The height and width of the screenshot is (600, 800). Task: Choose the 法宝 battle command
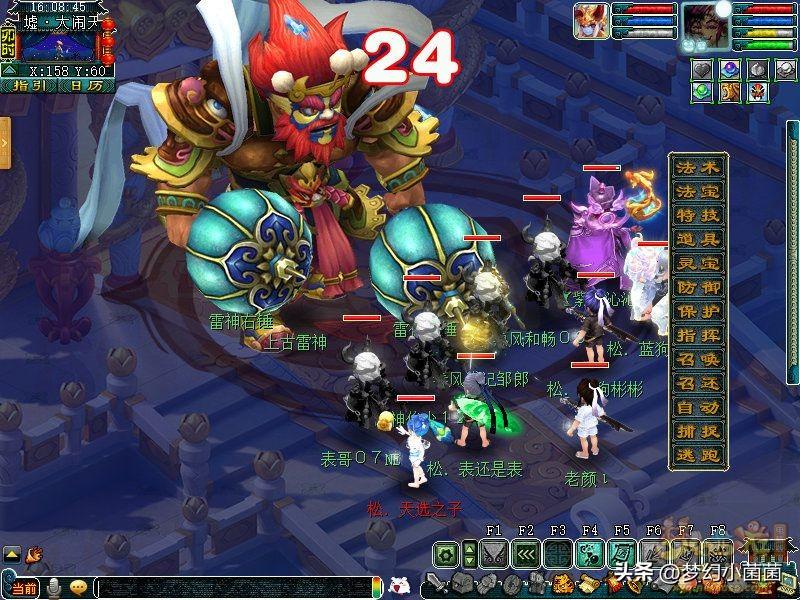697,192
